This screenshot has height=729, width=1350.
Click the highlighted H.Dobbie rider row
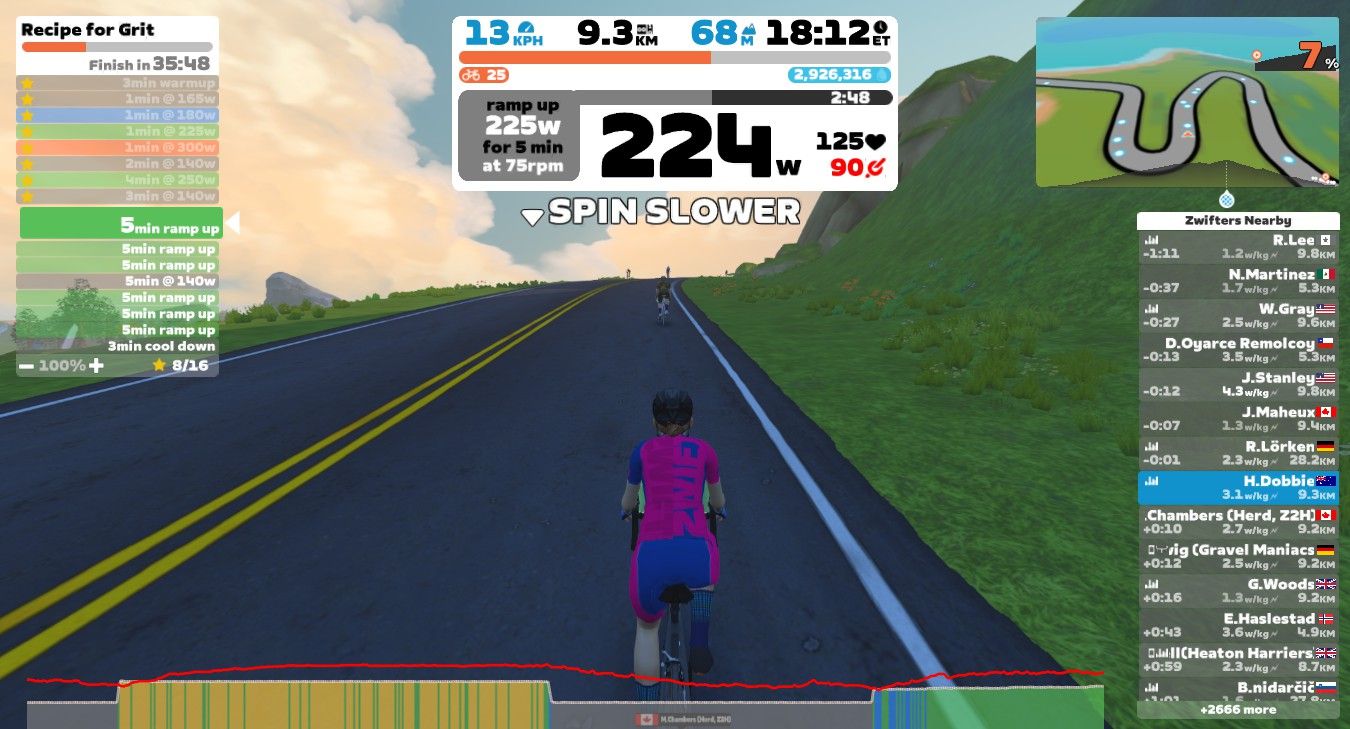1239,487
